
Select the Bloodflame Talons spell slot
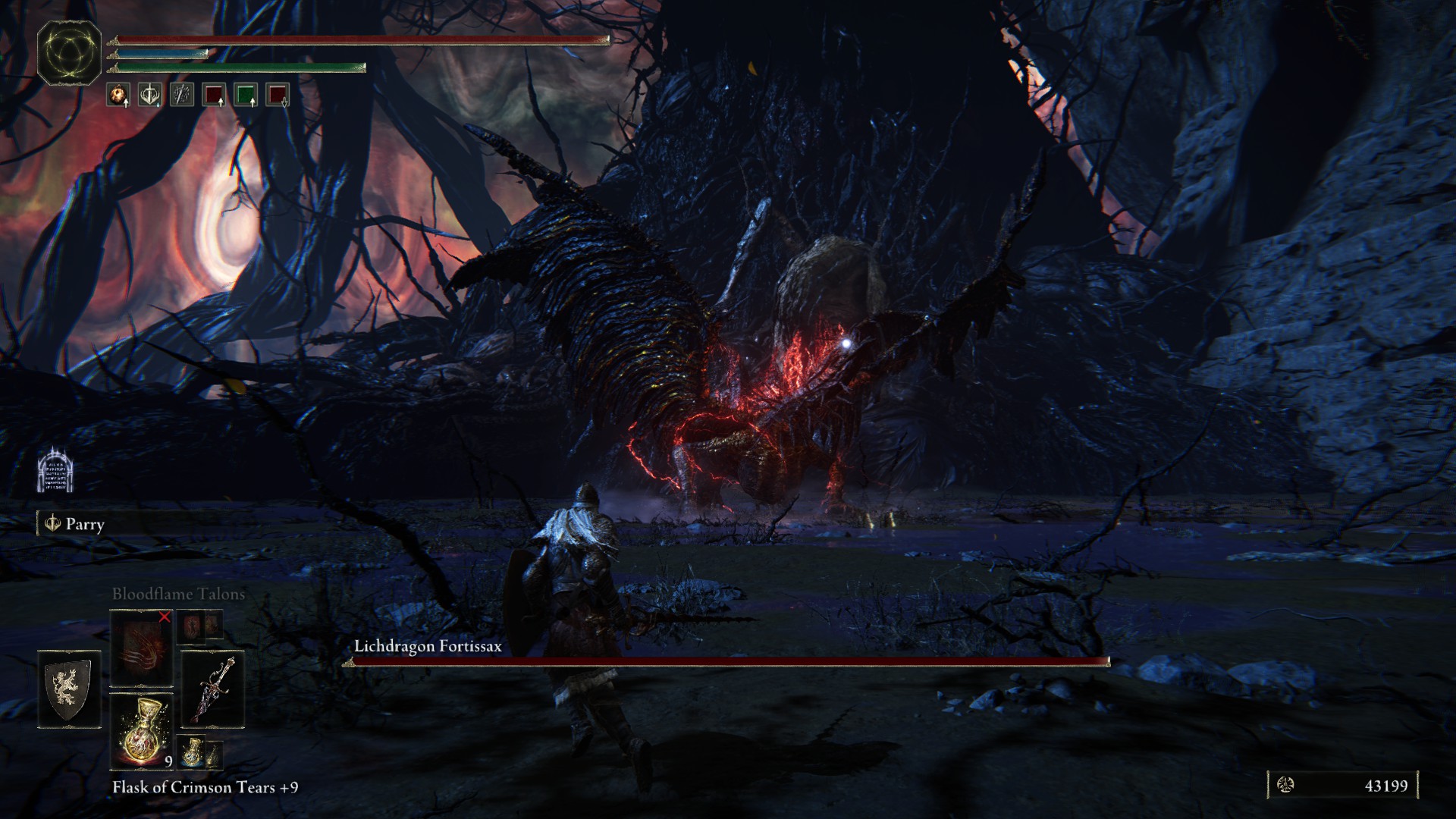click(141, 648)
